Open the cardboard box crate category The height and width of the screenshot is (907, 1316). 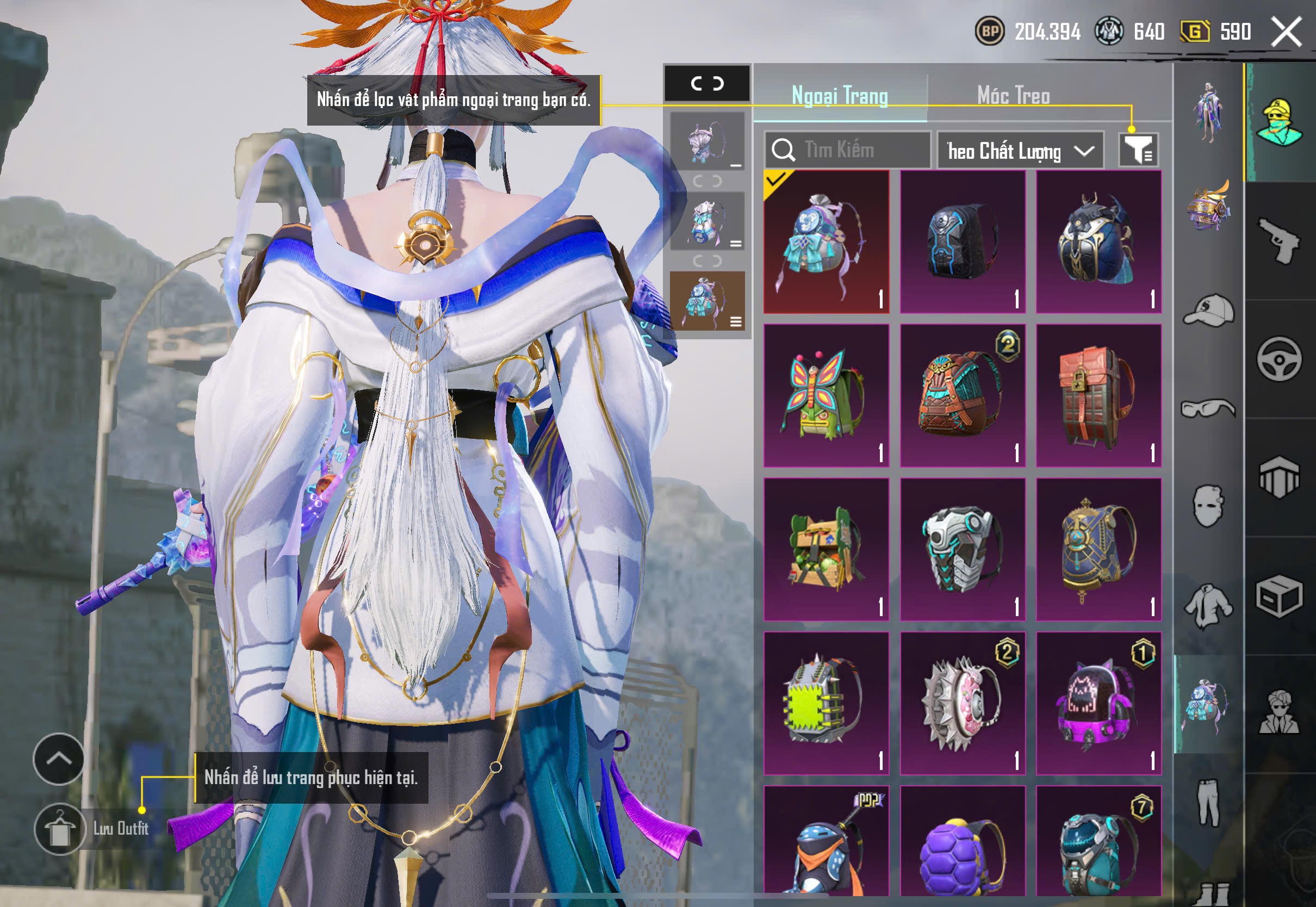pyautogui.click(x=1279, y=595)
